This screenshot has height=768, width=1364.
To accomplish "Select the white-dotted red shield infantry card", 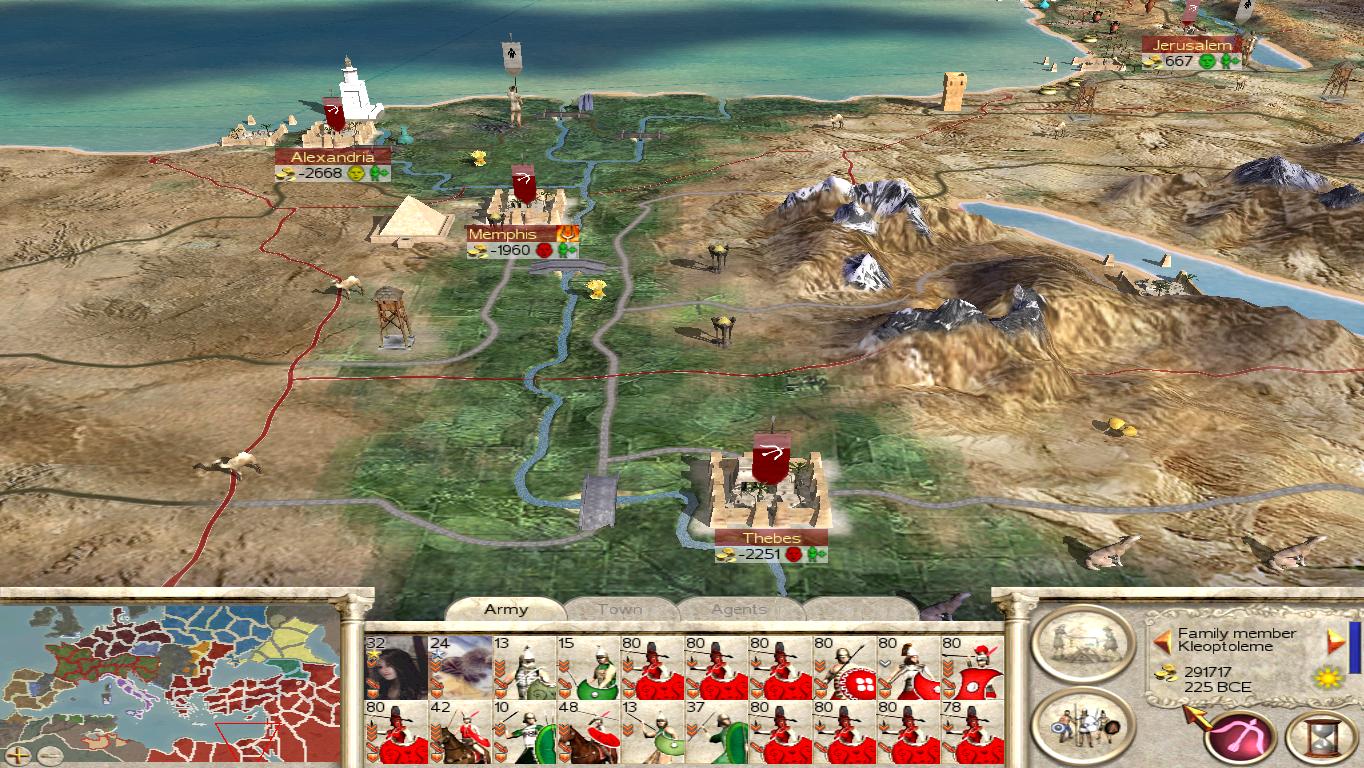I will click(844, 667).
